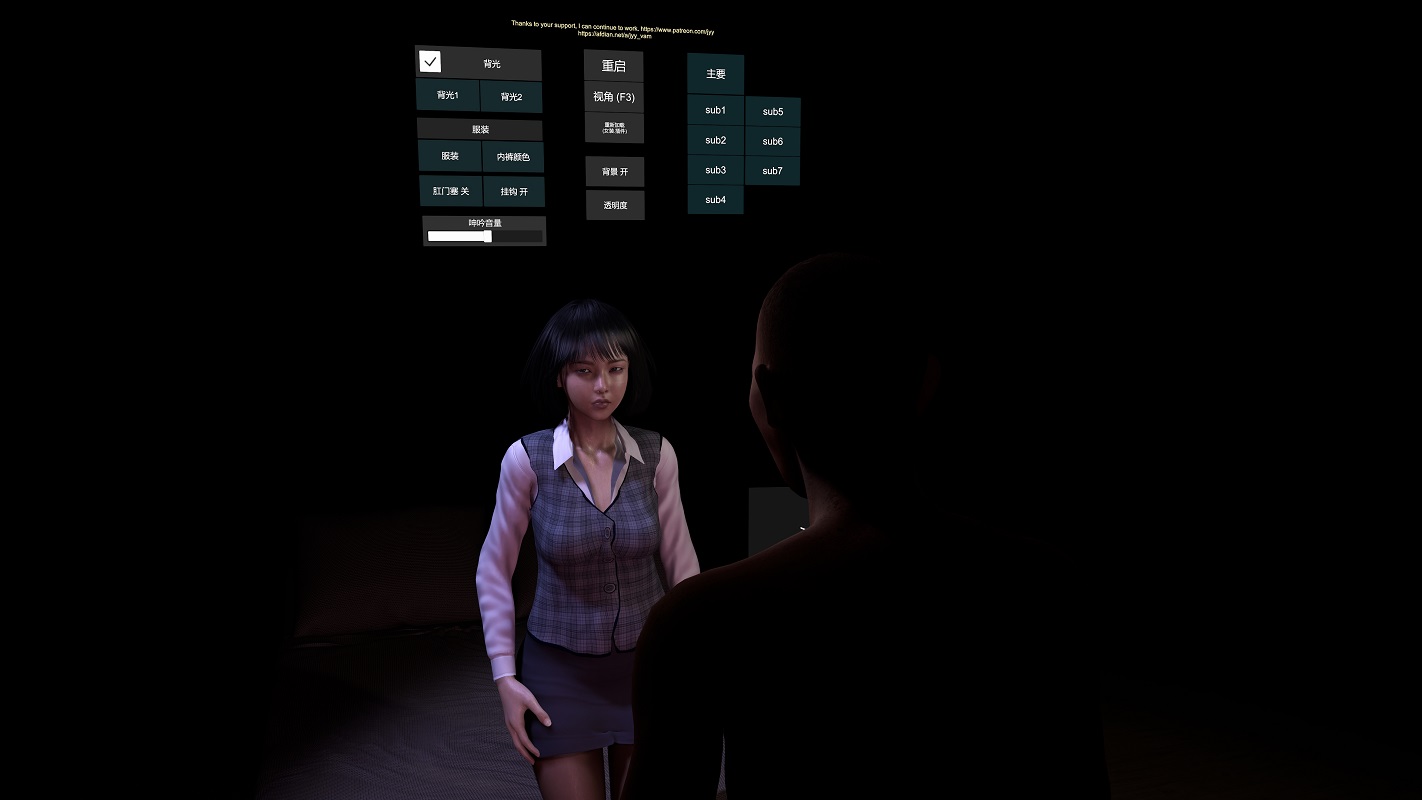Choose the sub6 scene button
1422x800 pixels.
pos(773,142)
